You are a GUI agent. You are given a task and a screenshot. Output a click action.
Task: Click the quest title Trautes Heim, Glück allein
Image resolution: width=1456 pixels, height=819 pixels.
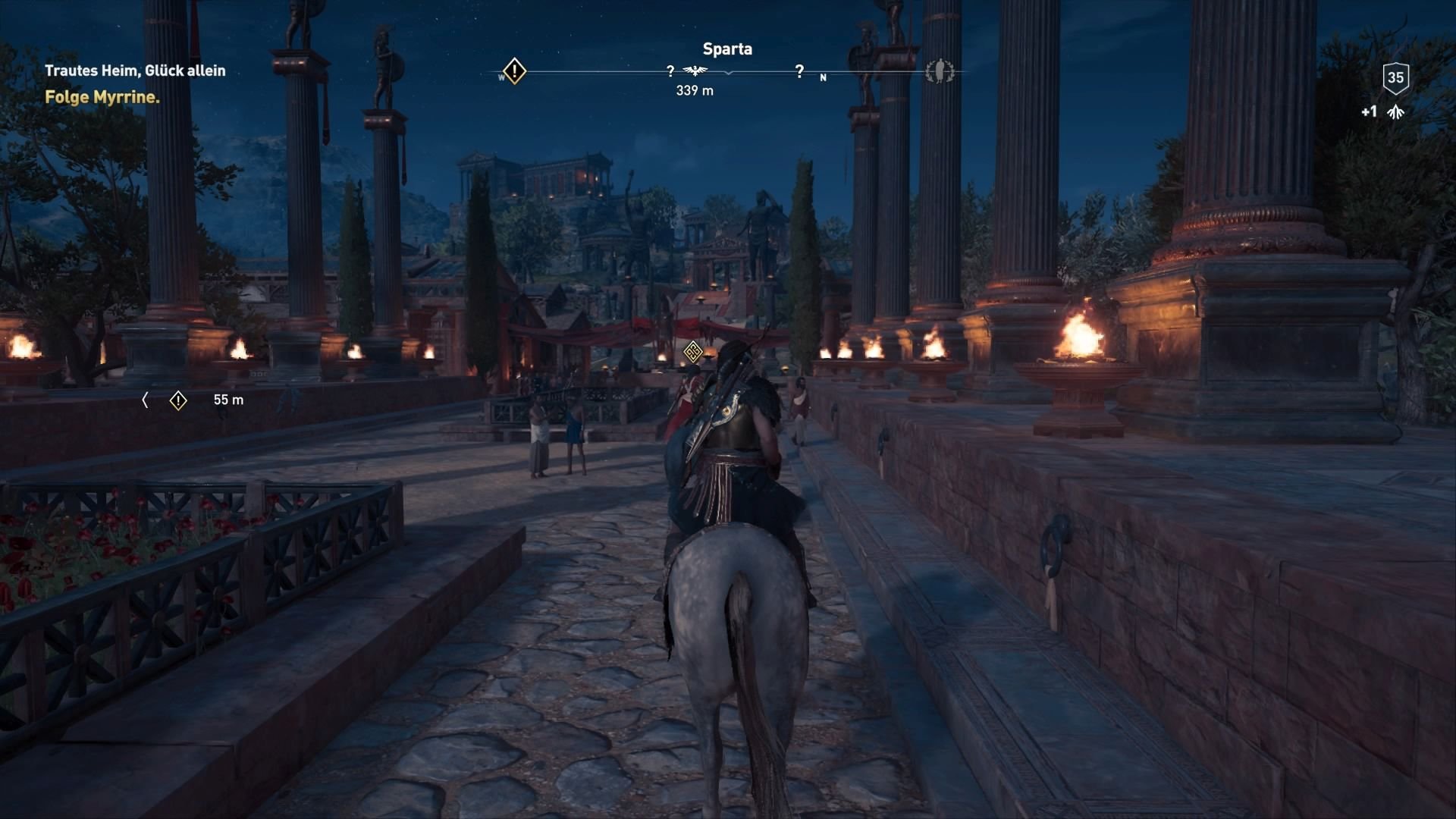coord(135,70)
